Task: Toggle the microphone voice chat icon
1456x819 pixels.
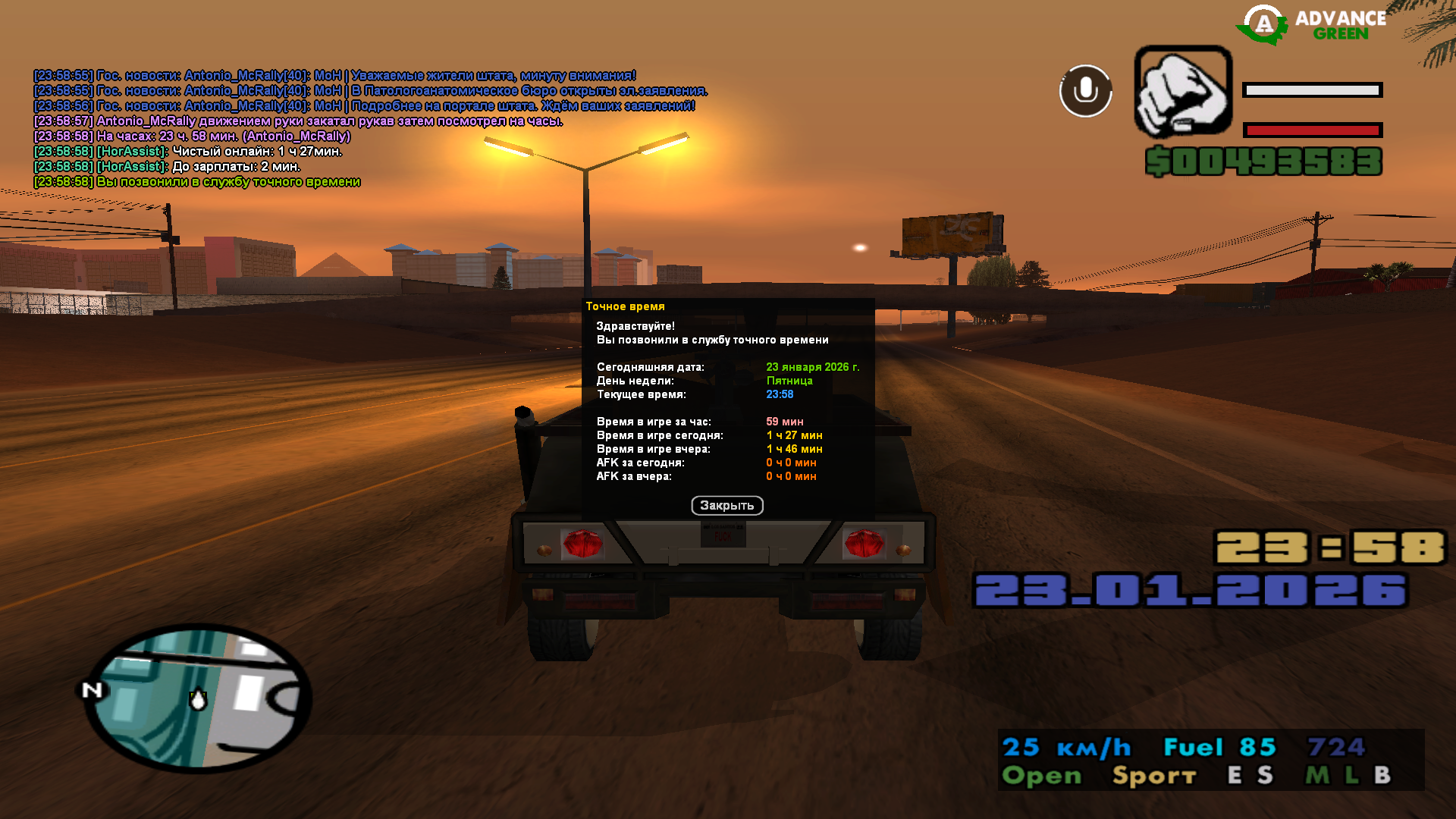Action: point(1085,91)
